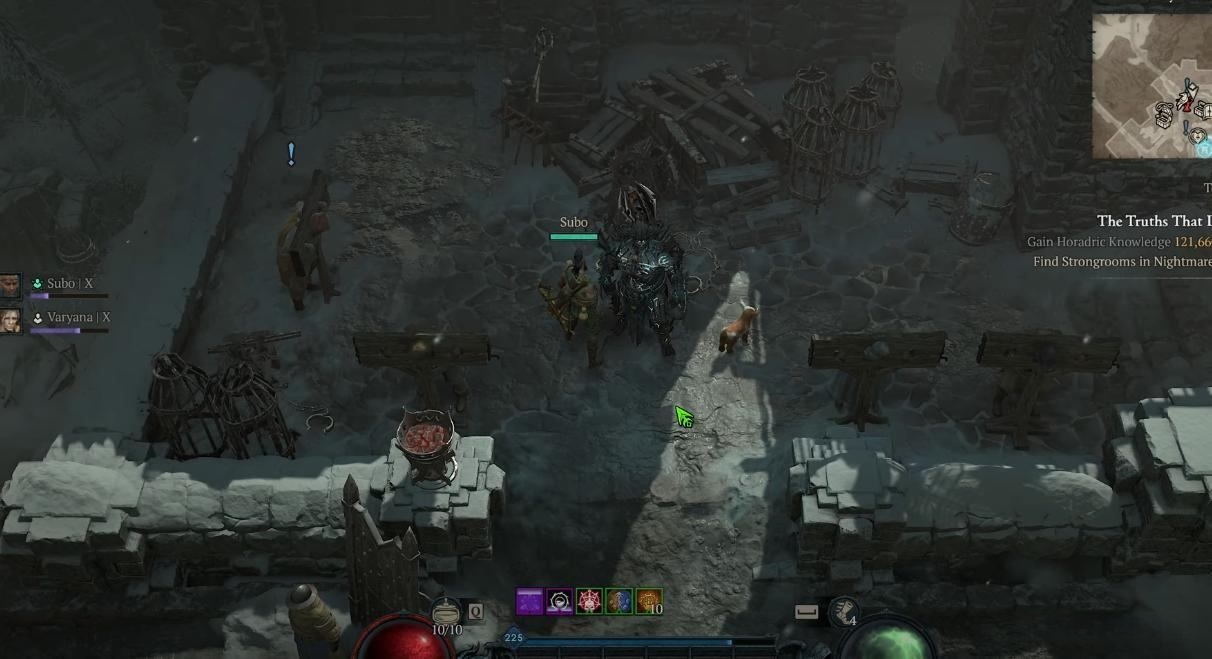1212x659 pixels.
Task: Inspect the blue and orange buff icon
Action: 619,601
